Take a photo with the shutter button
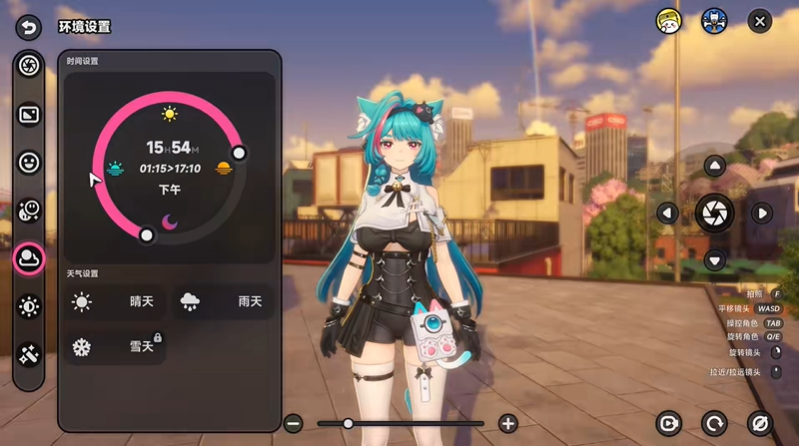The height and width of the screenshot is (446, 799). point(714,213)
